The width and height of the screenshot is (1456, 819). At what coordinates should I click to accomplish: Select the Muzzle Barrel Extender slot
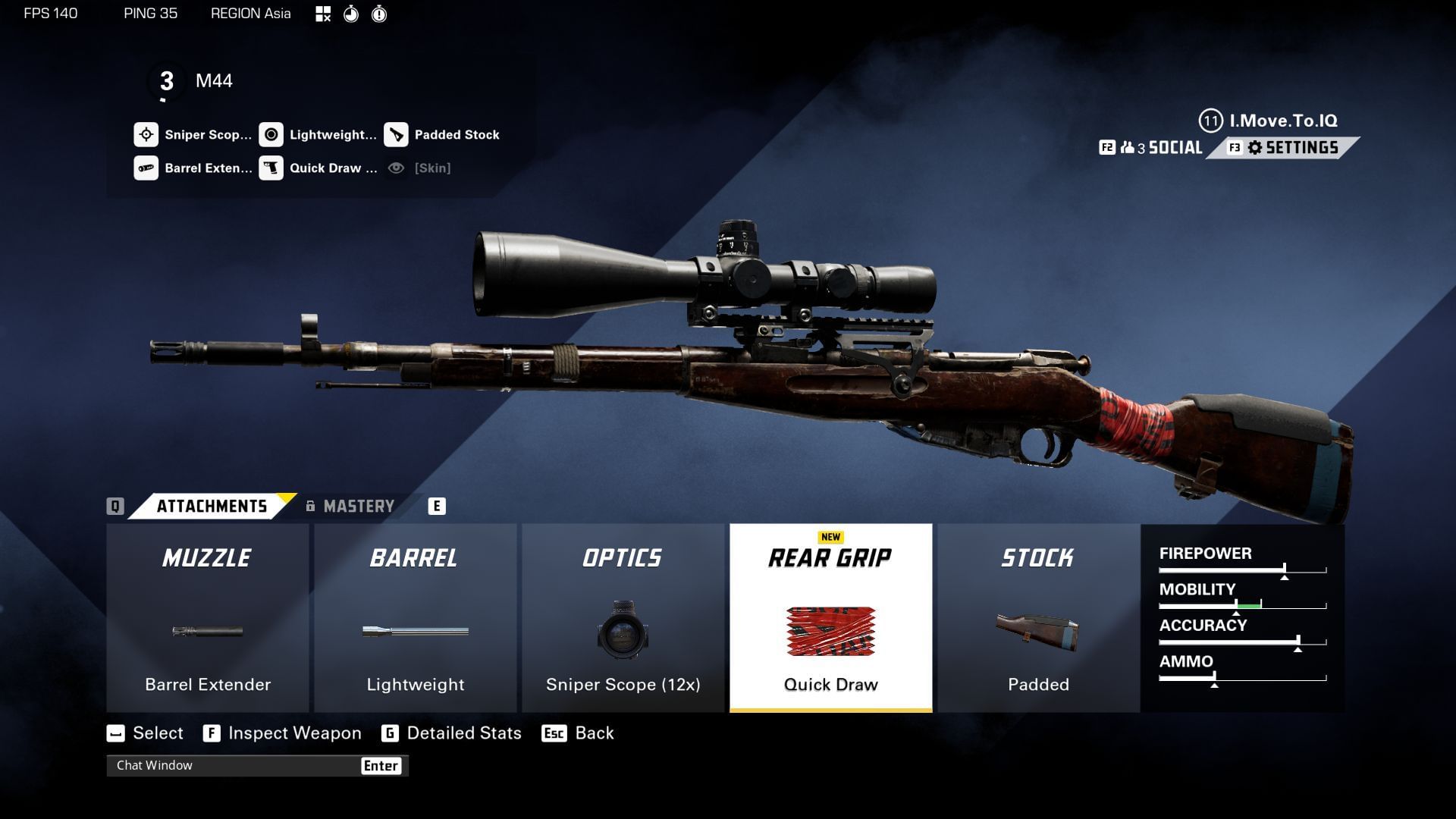(x=207, y=617)
